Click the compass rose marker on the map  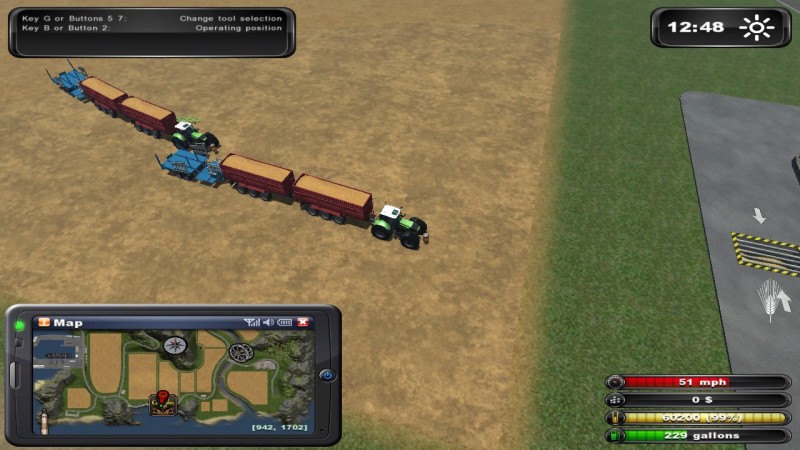[175, 346]
